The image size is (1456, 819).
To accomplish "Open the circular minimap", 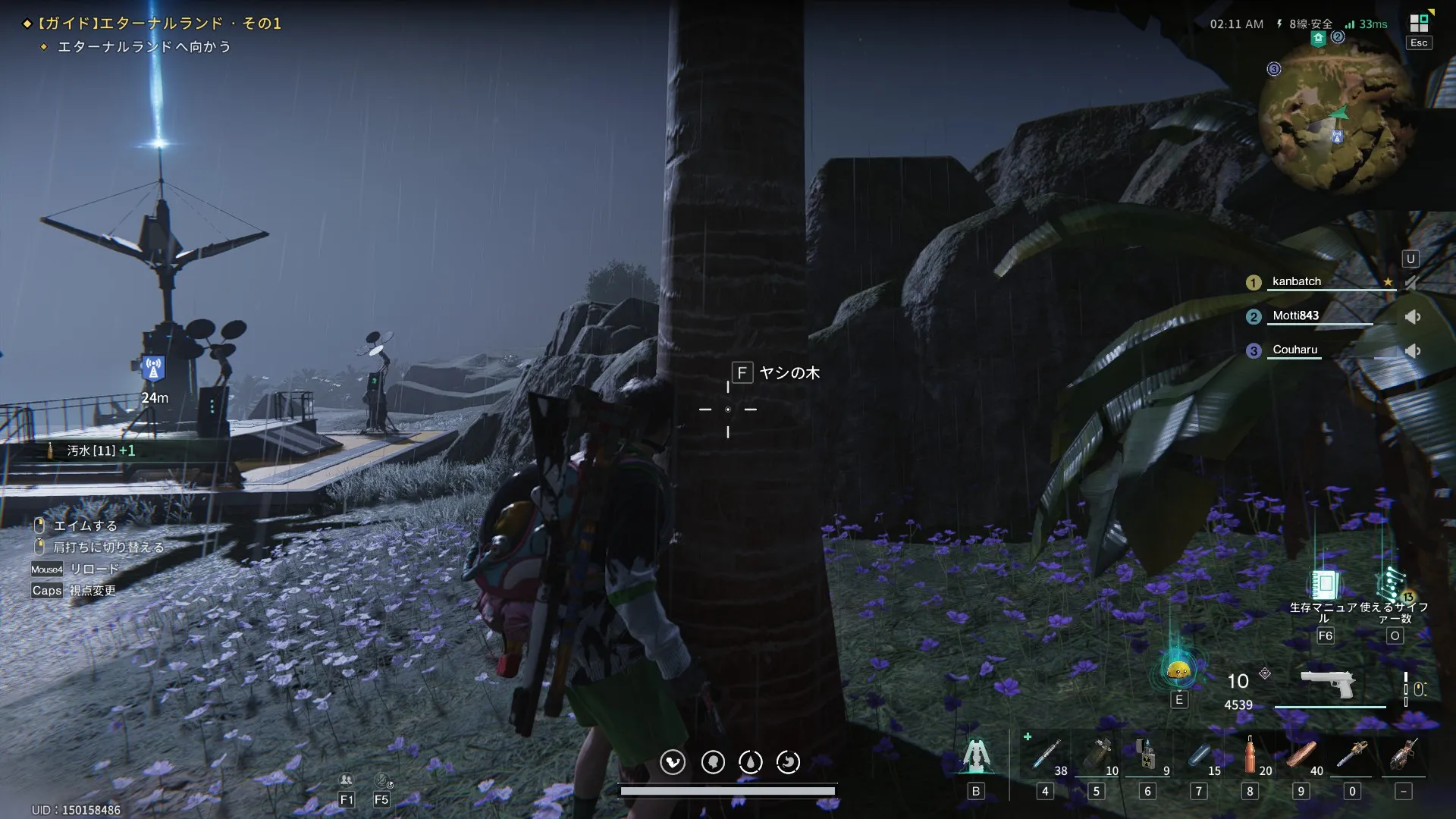I will click(x=1336, y=122).
